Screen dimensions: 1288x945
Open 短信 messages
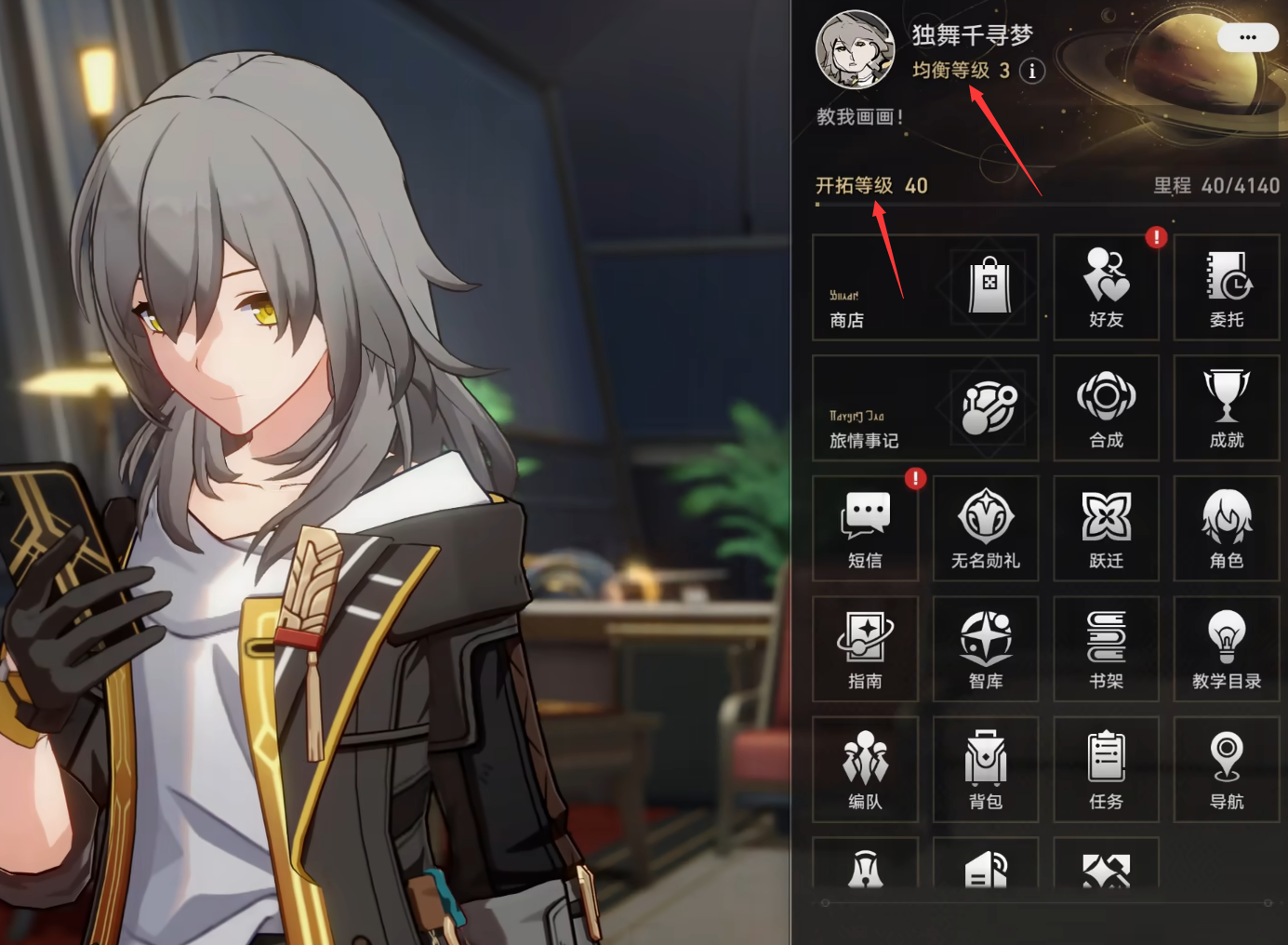click(x=865, y=528)
